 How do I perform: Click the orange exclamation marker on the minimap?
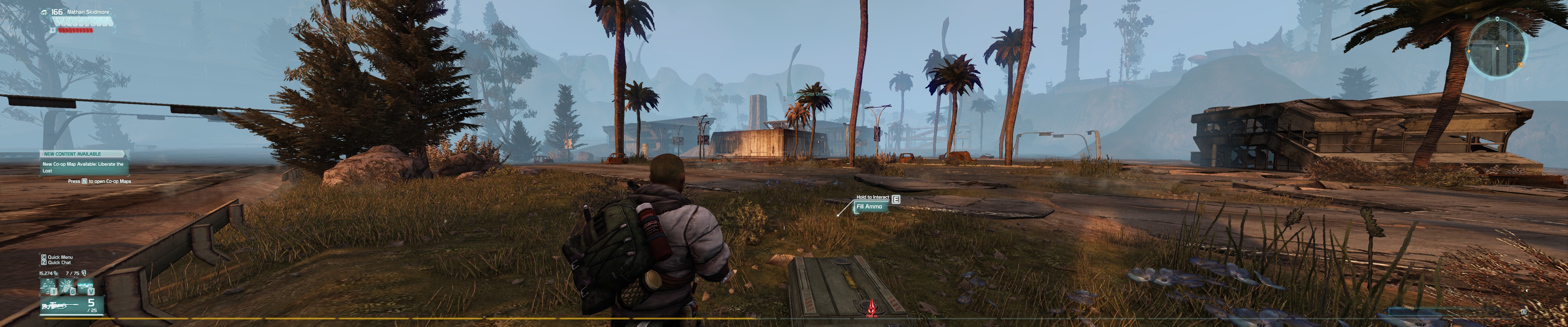(x=1507, y=46)
